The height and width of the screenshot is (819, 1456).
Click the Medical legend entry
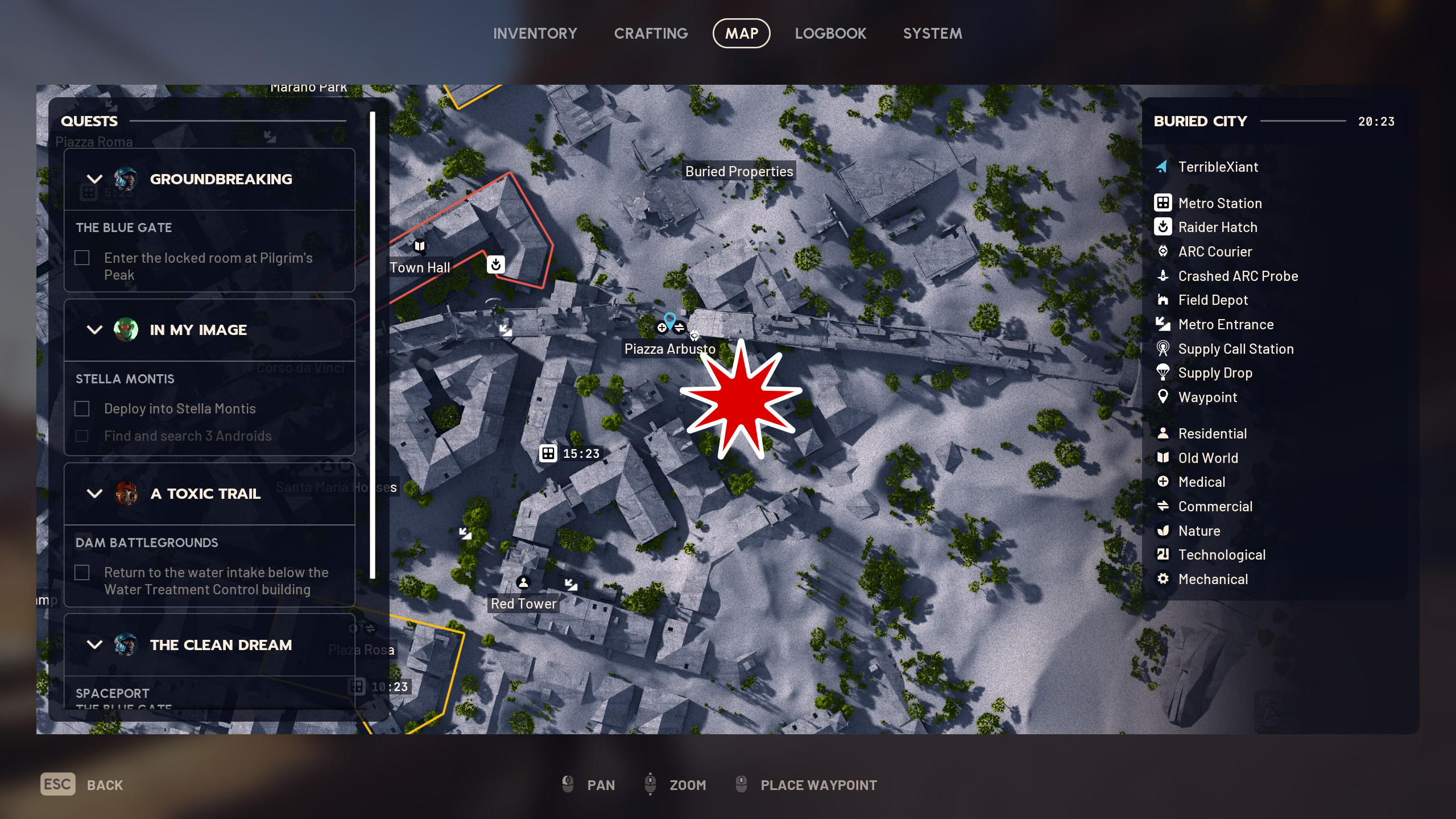tap(1201, 482)
